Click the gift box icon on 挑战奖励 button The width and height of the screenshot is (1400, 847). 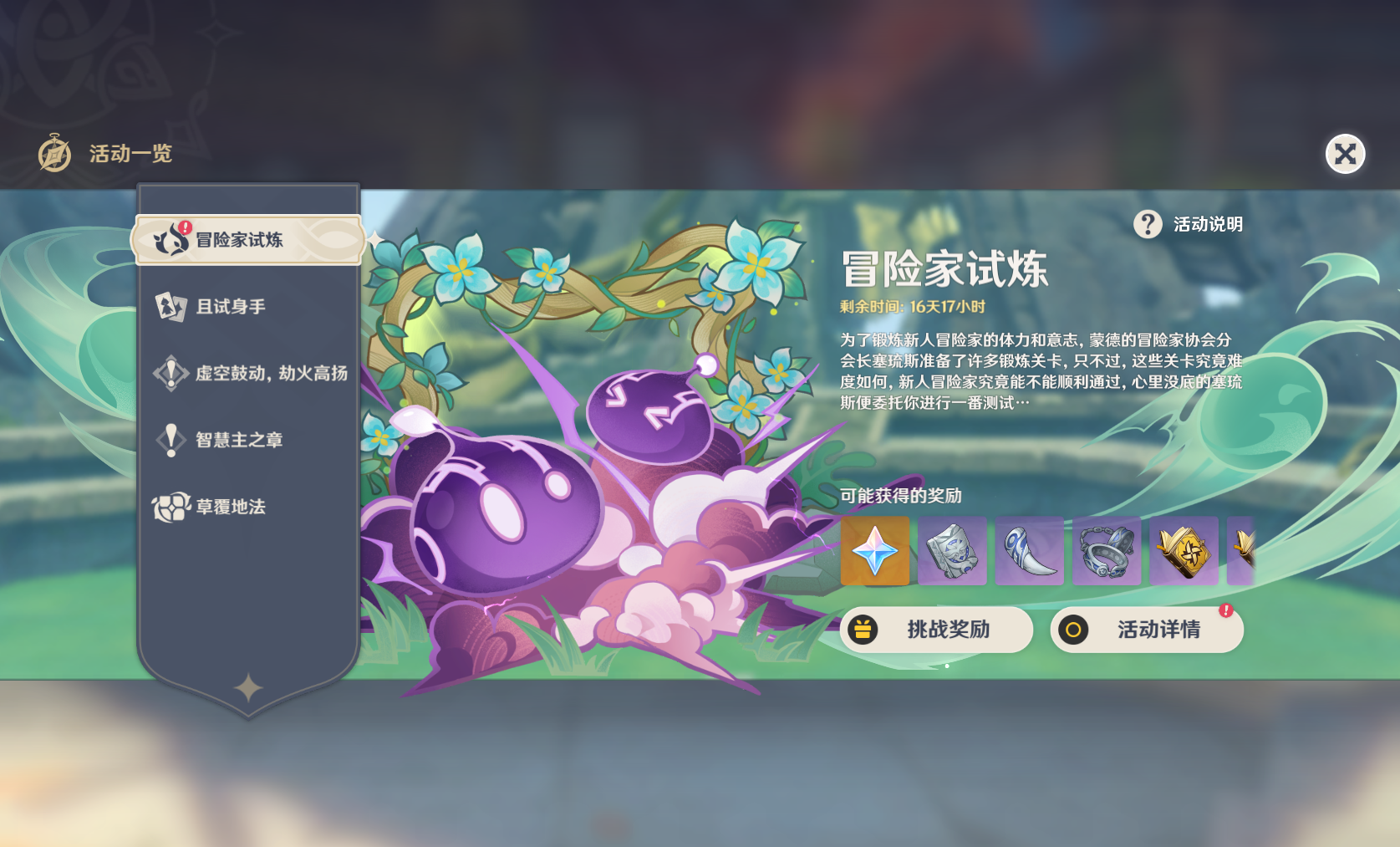(x=863, y=630)
